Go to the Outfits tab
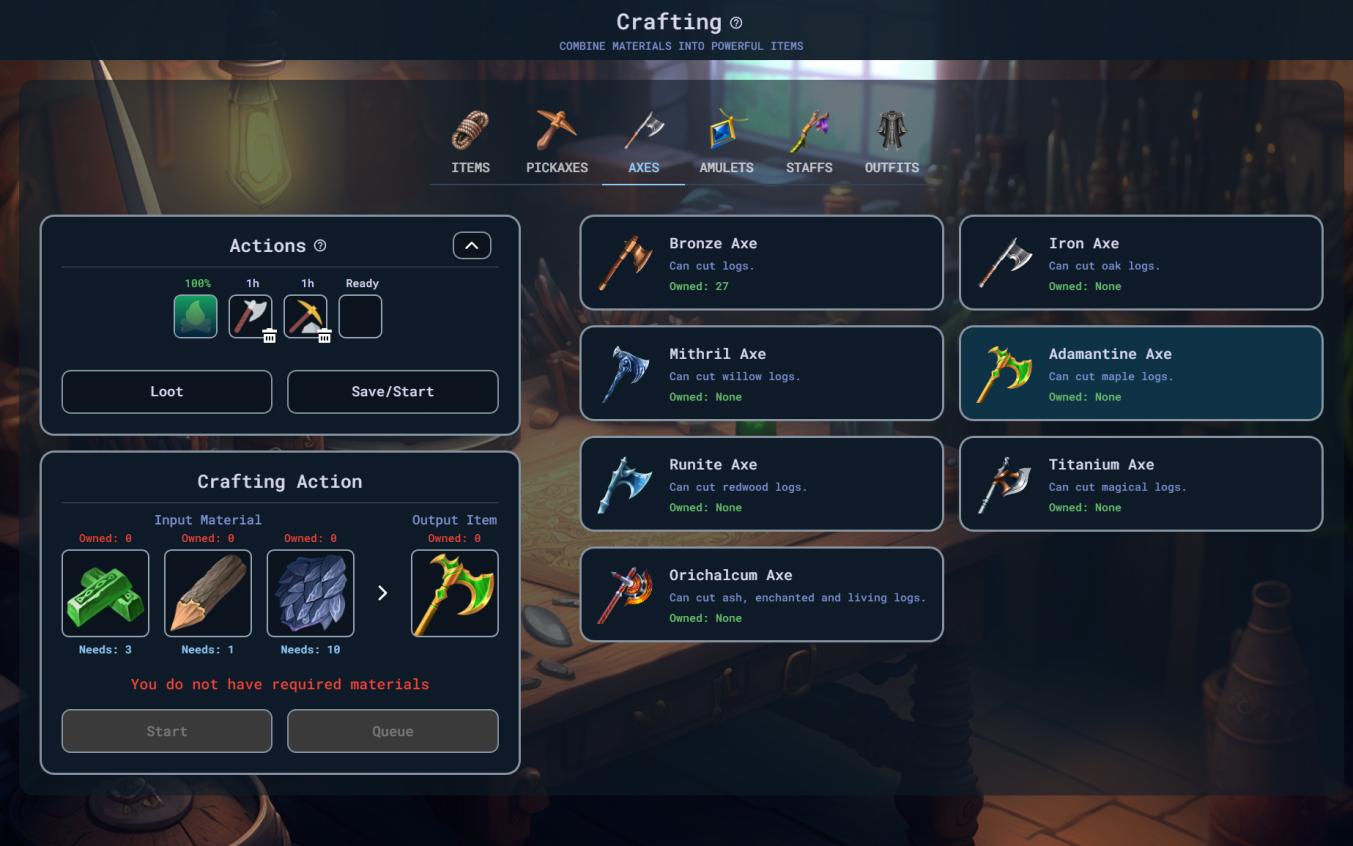The width and height of the screenshot is (1353, 846). [x=891, y=144]
